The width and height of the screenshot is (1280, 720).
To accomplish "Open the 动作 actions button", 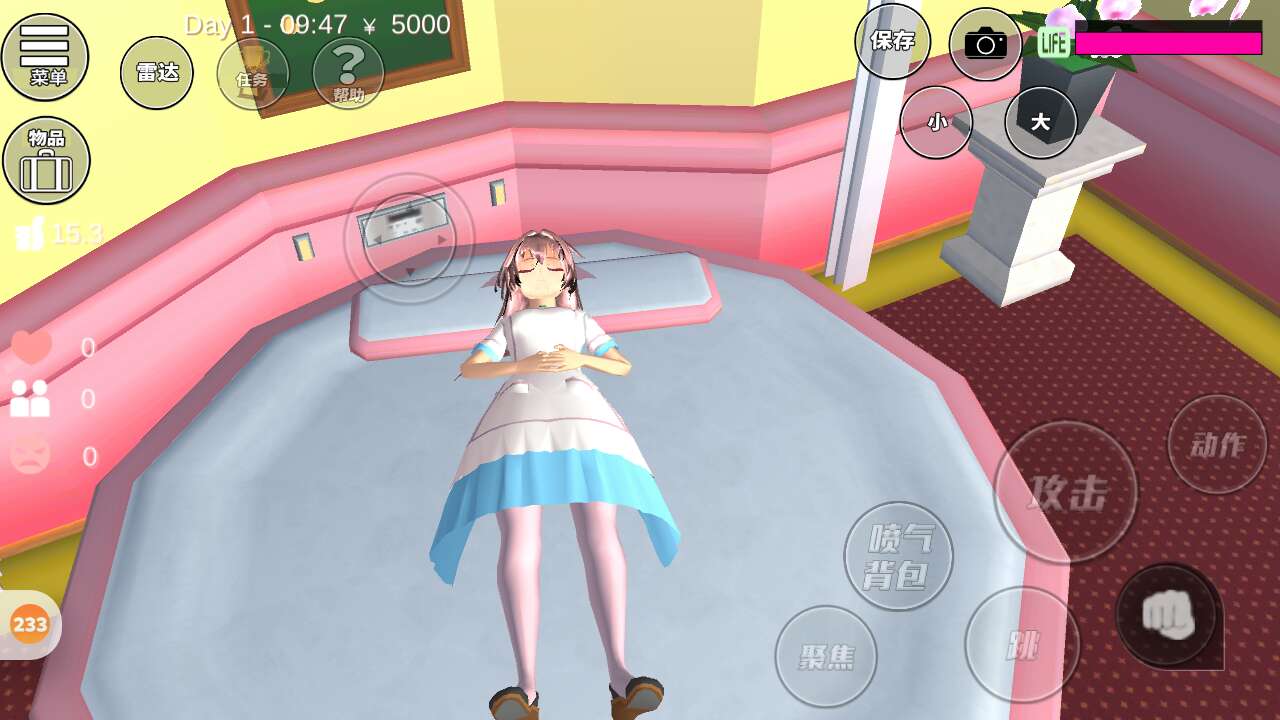I will (1217, 444).
